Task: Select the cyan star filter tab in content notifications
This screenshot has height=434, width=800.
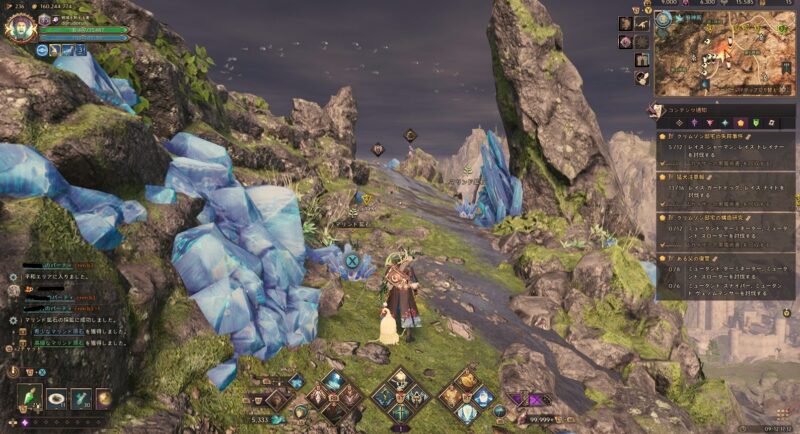Action: coord(725,122)
